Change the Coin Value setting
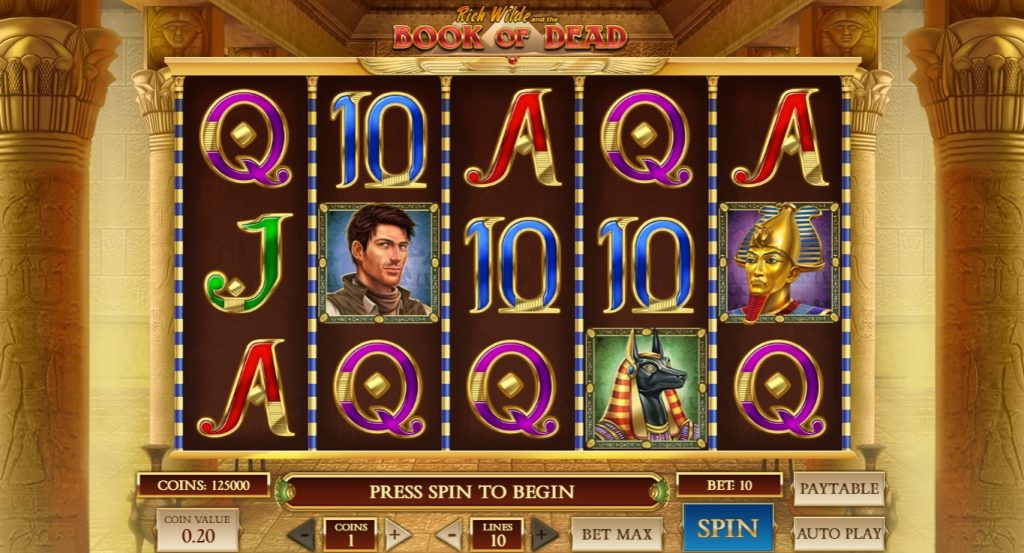 (197, 530)
